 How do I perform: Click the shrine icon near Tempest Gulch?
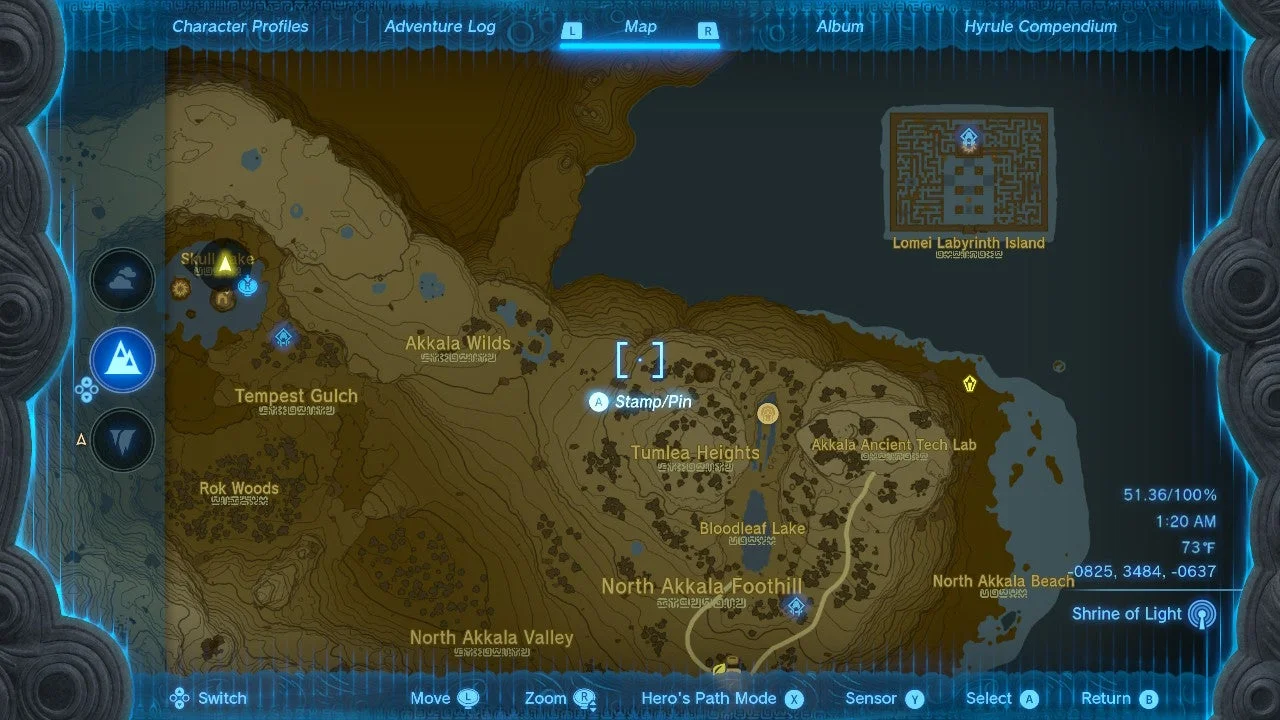(x=283, y=337)
